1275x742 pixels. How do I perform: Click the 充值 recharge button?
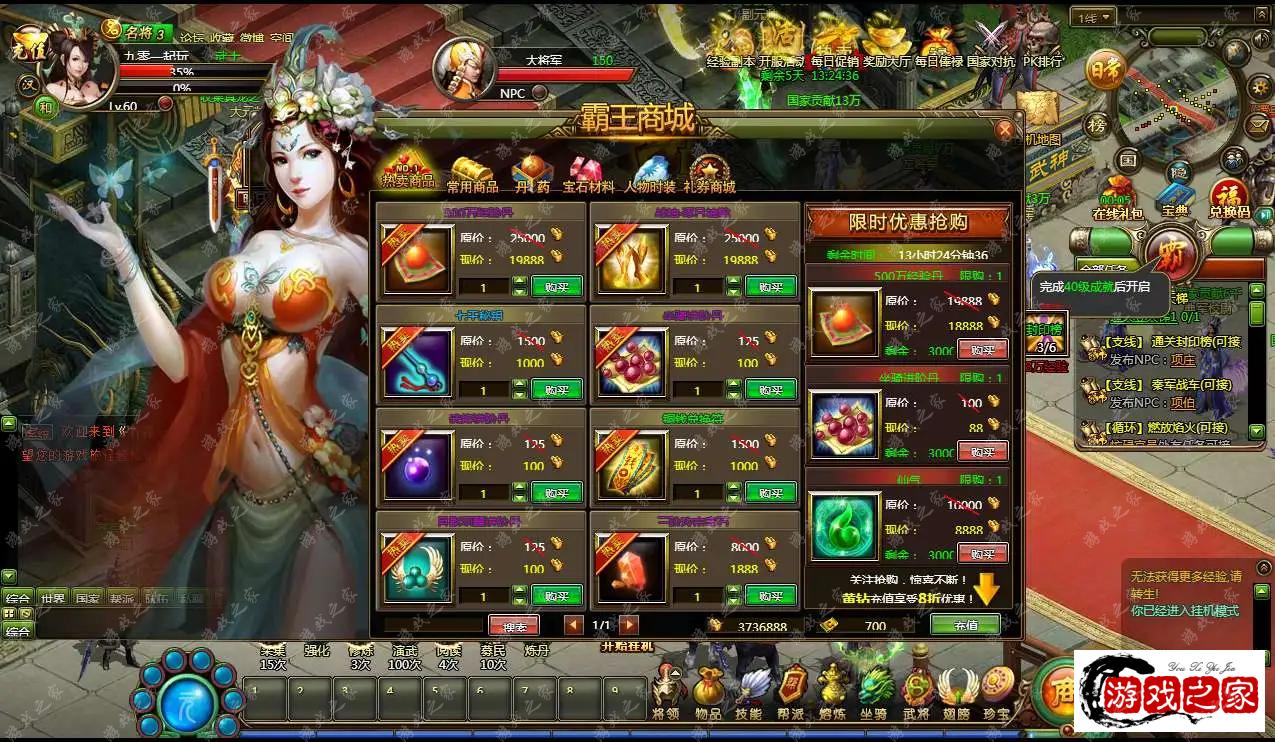[x=964, y=624]
